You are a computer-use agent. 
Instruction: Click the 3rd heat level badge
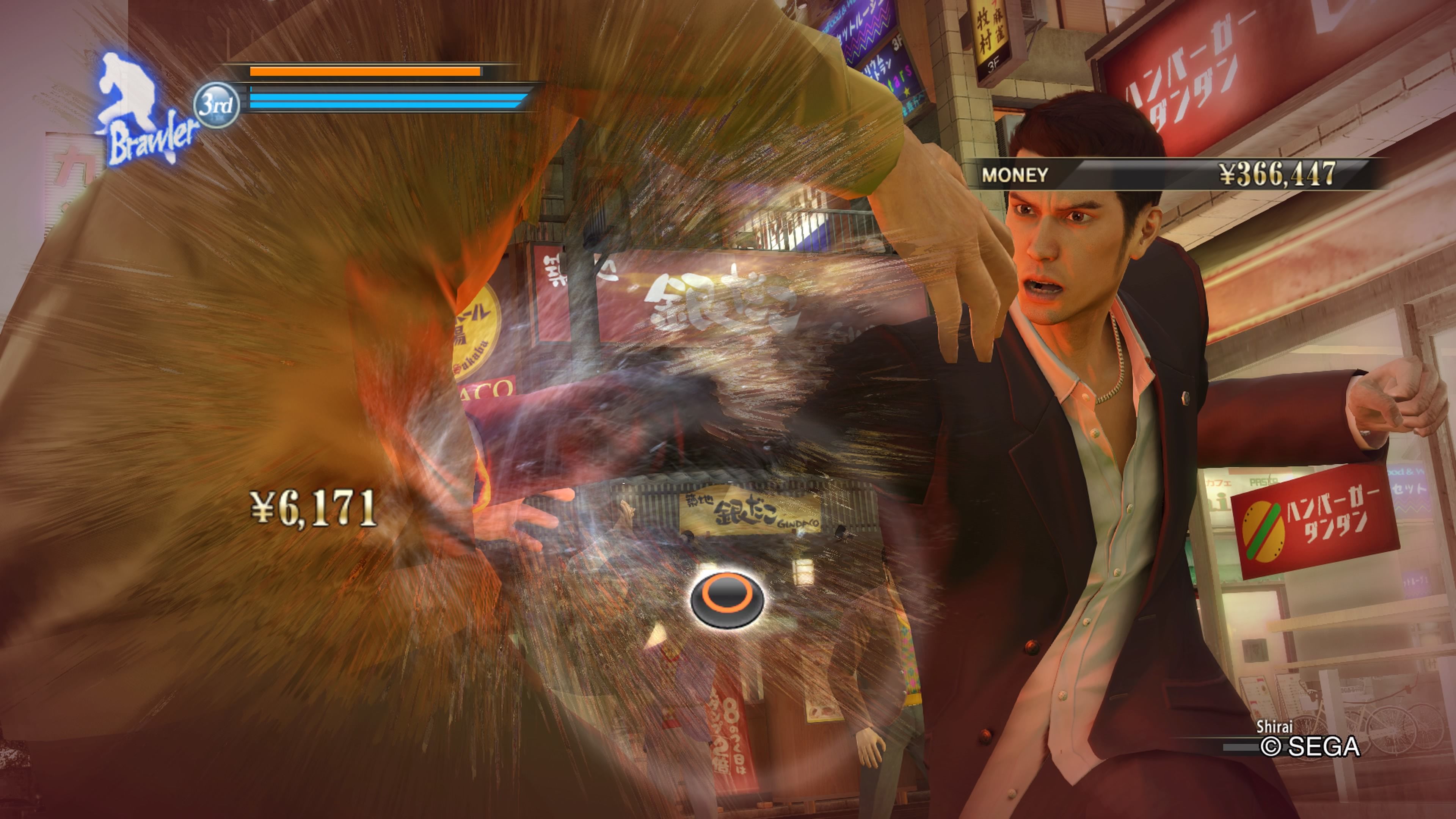[216, 105]
